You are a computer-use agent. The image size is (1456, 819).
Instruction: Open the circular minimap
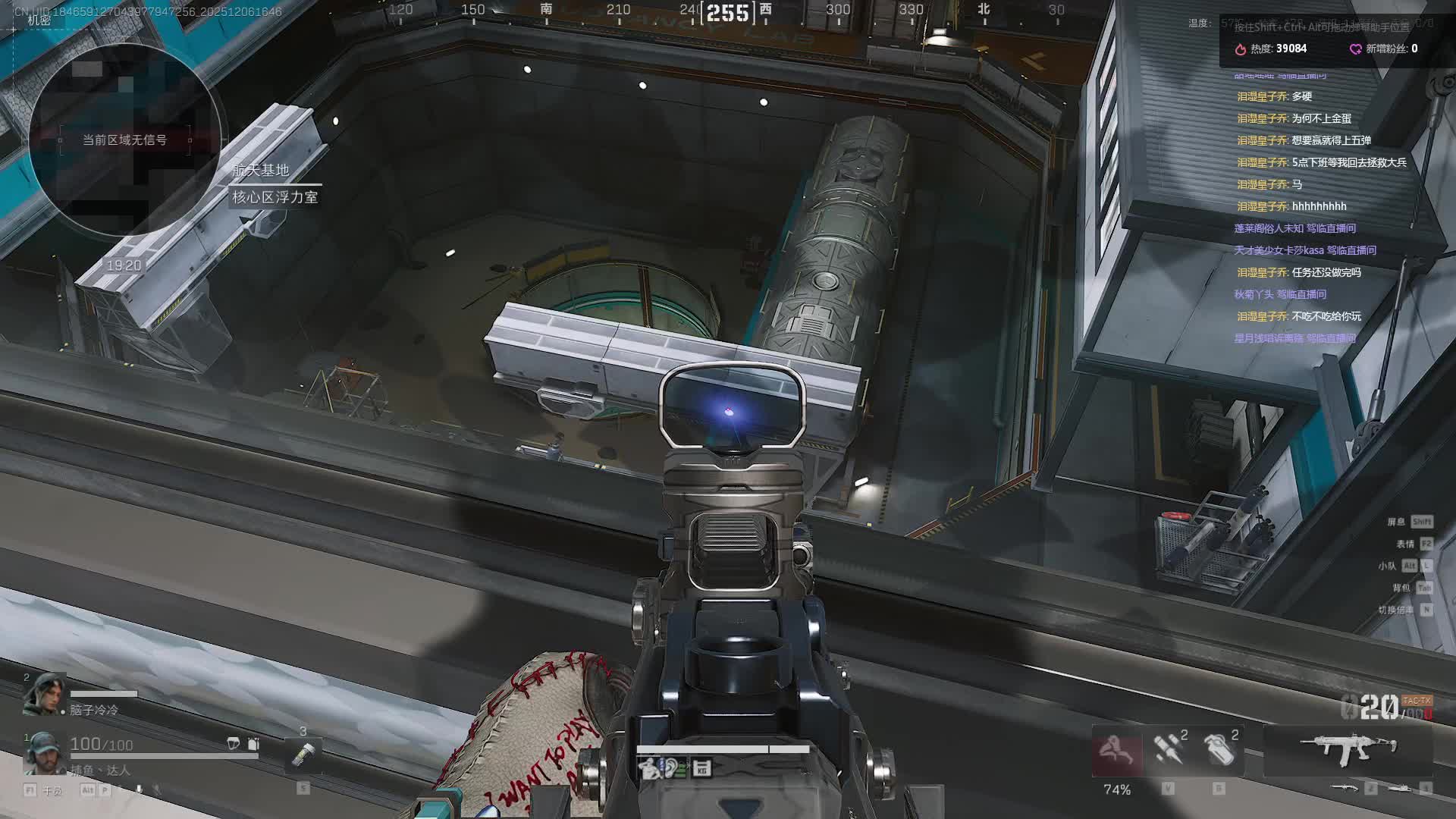[x=125, y=140]
